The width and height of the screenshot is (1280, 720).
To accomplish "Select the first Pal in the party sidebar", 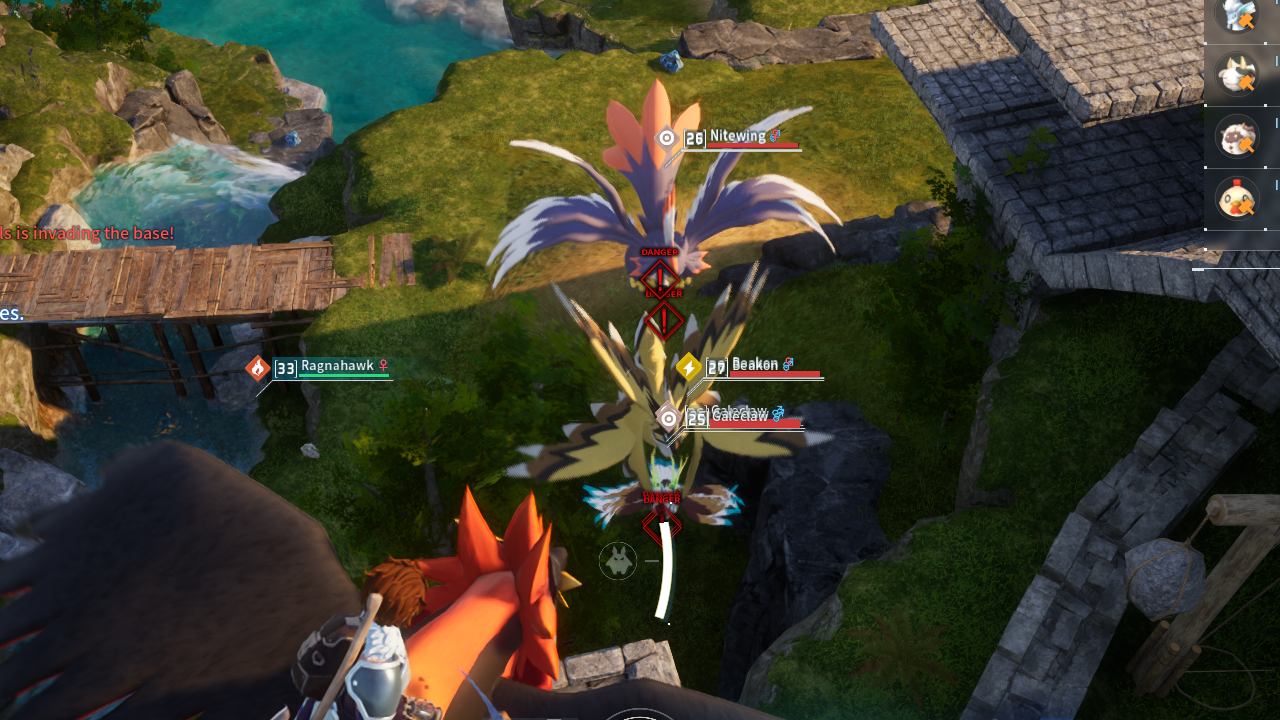I will coord(1237,14).
